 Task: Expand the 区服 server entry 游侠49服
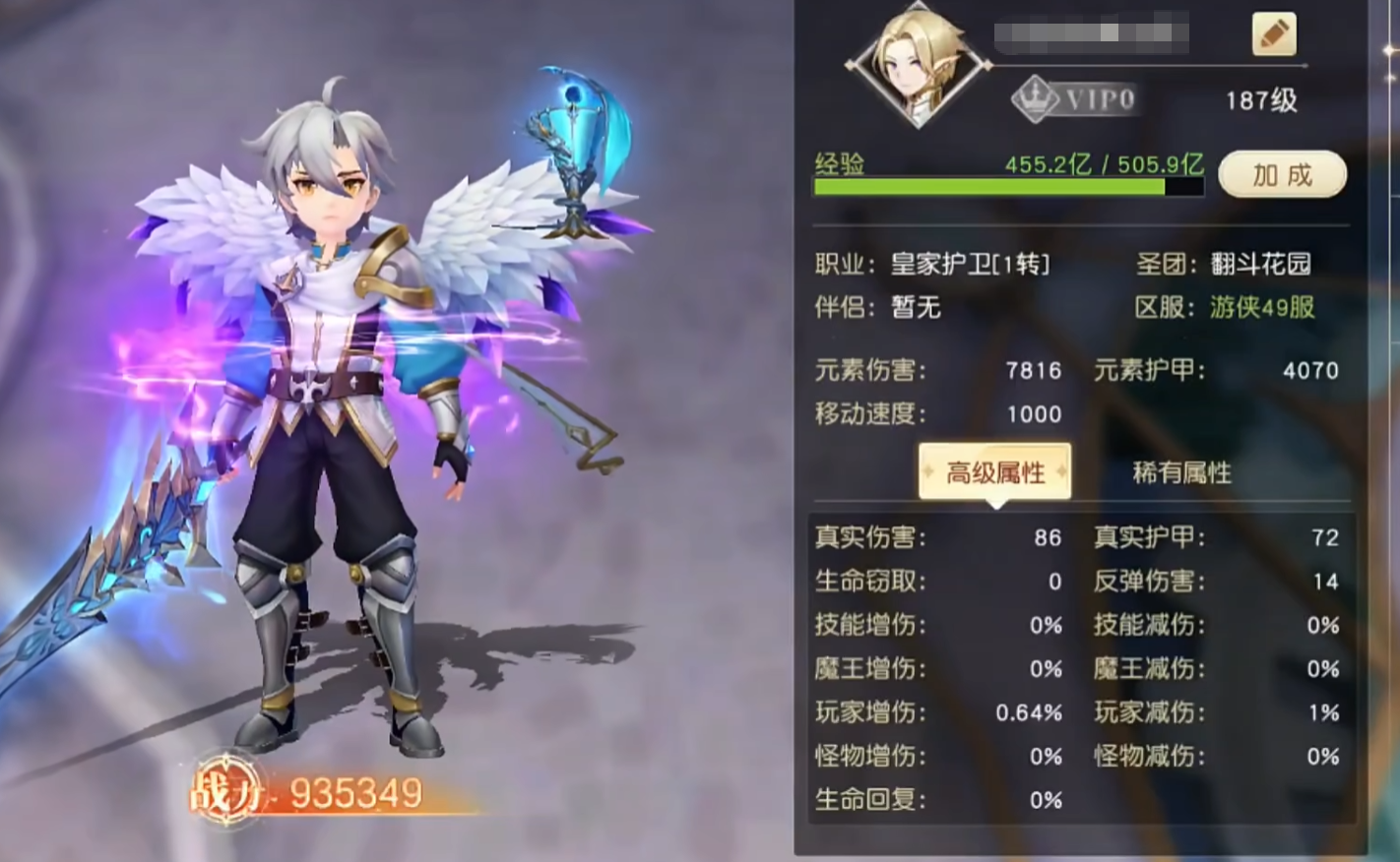(x=1259, y=308)
